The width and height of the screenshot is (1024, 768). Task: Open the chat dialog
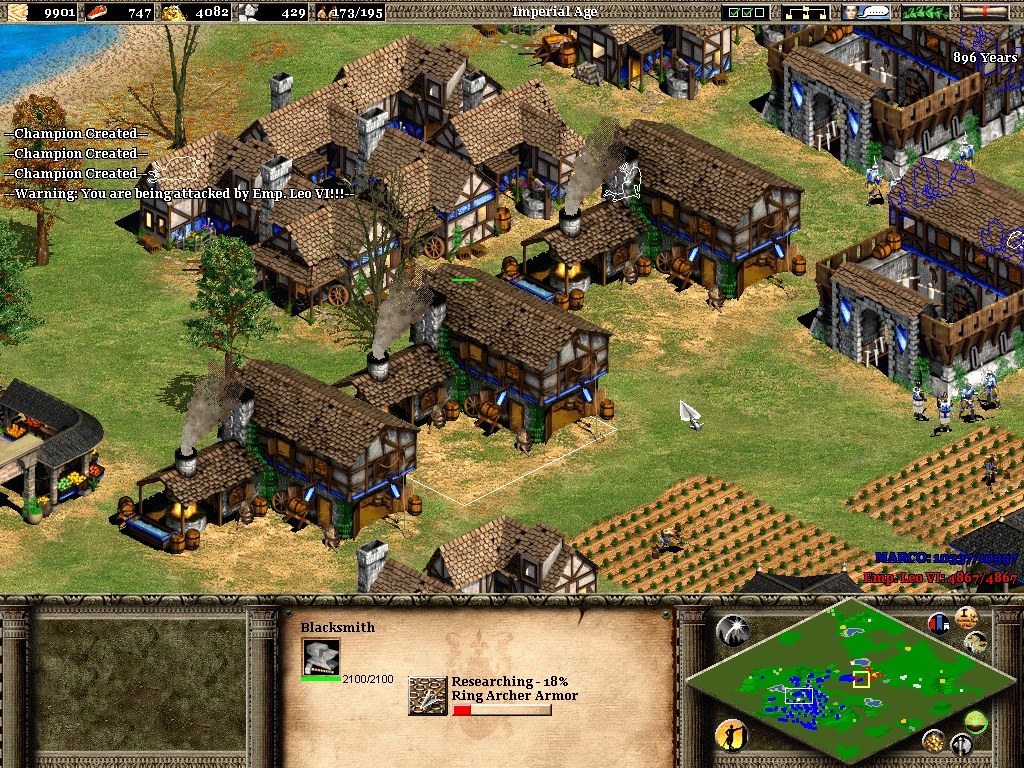[866, 12]
